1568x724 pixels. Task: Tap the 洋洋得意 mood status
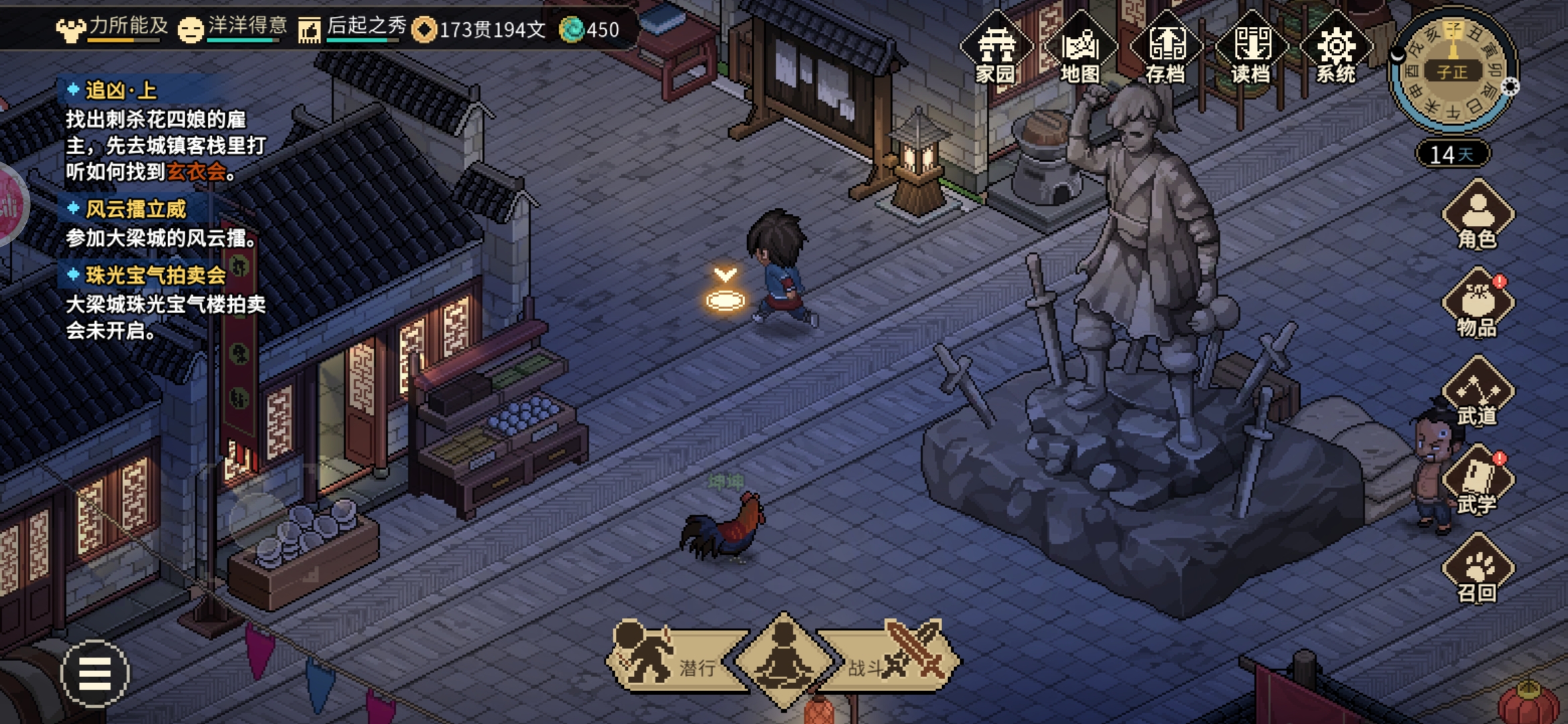(233, 28)
